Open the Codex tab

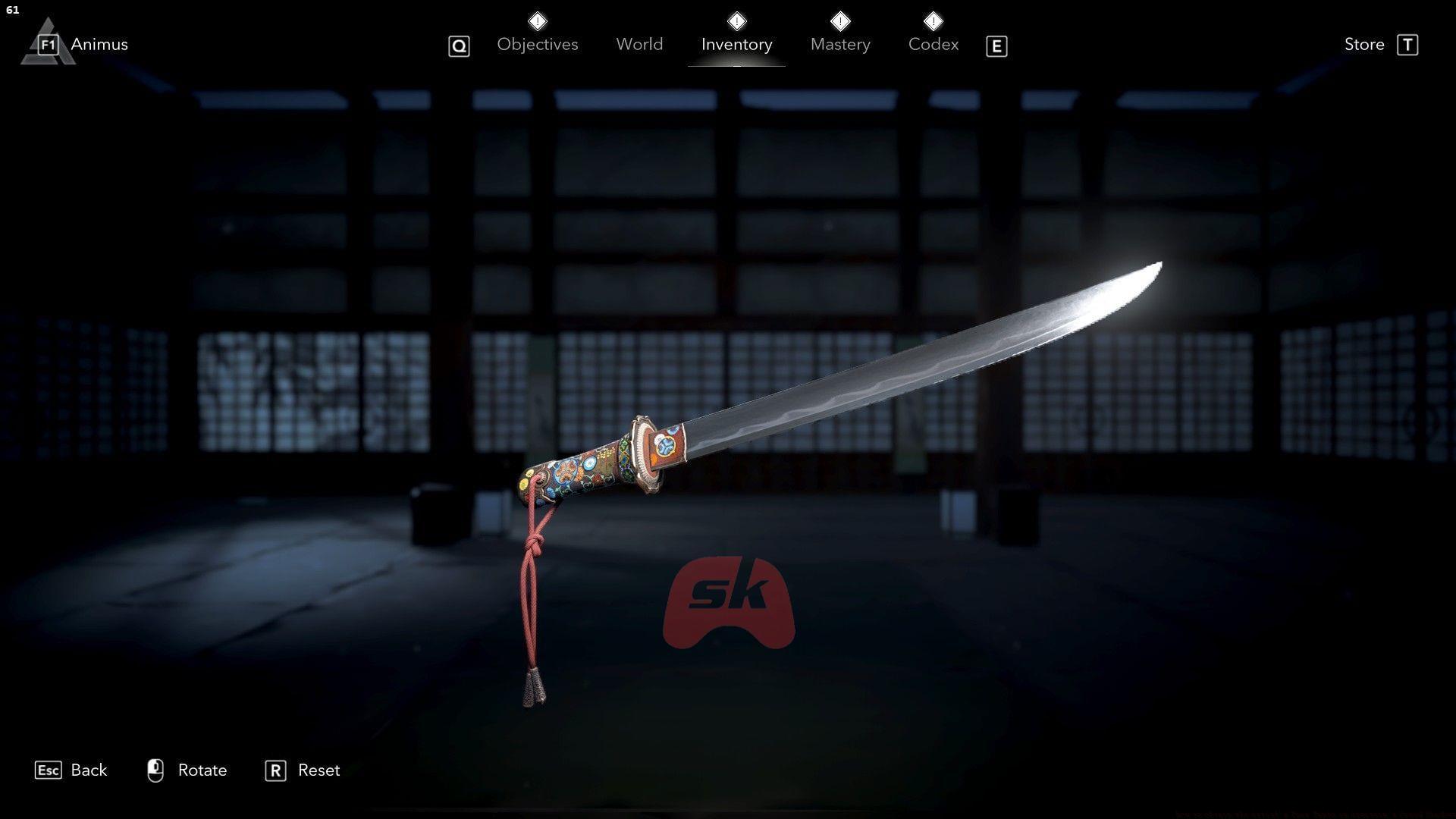(934, 44)
